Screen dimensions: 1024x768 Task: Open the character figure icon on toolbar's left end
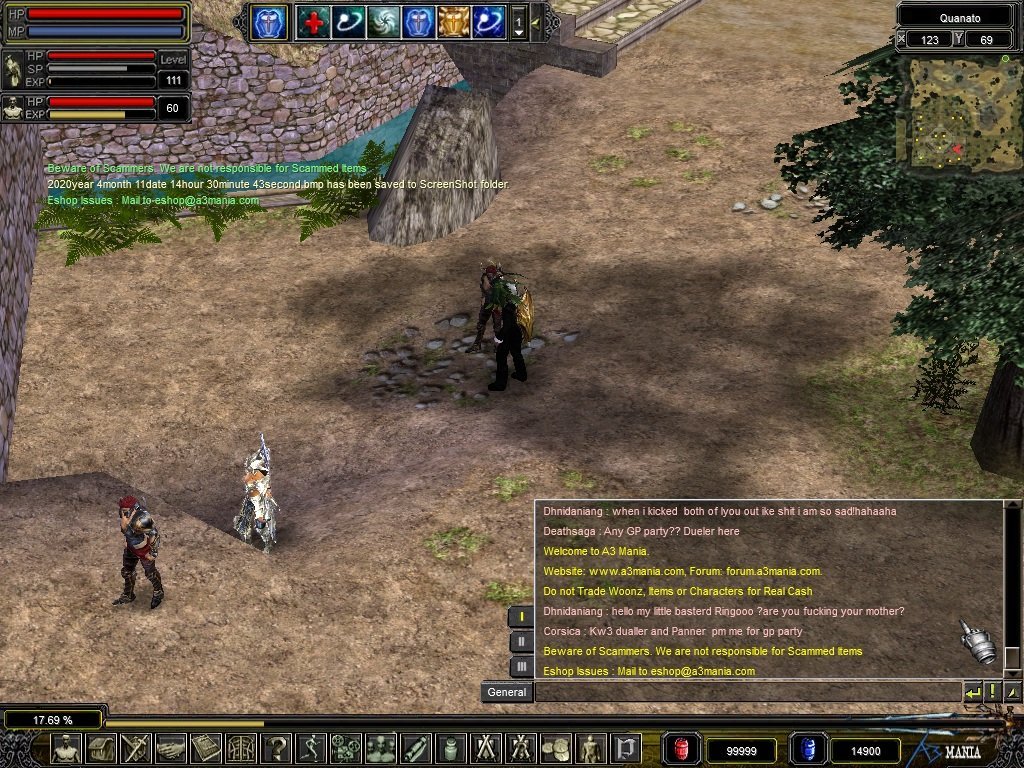coord(66,748)
